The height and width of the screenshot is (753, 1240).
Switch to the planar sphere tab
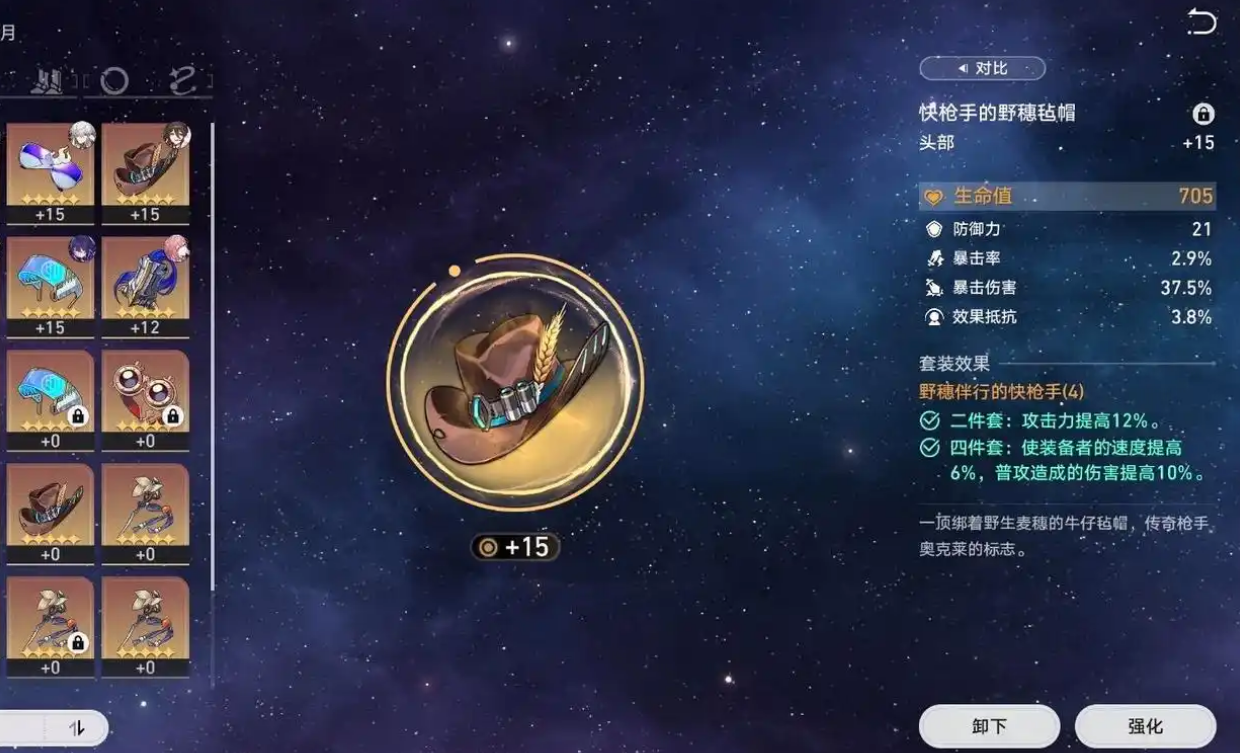click(x=114, y=81)
